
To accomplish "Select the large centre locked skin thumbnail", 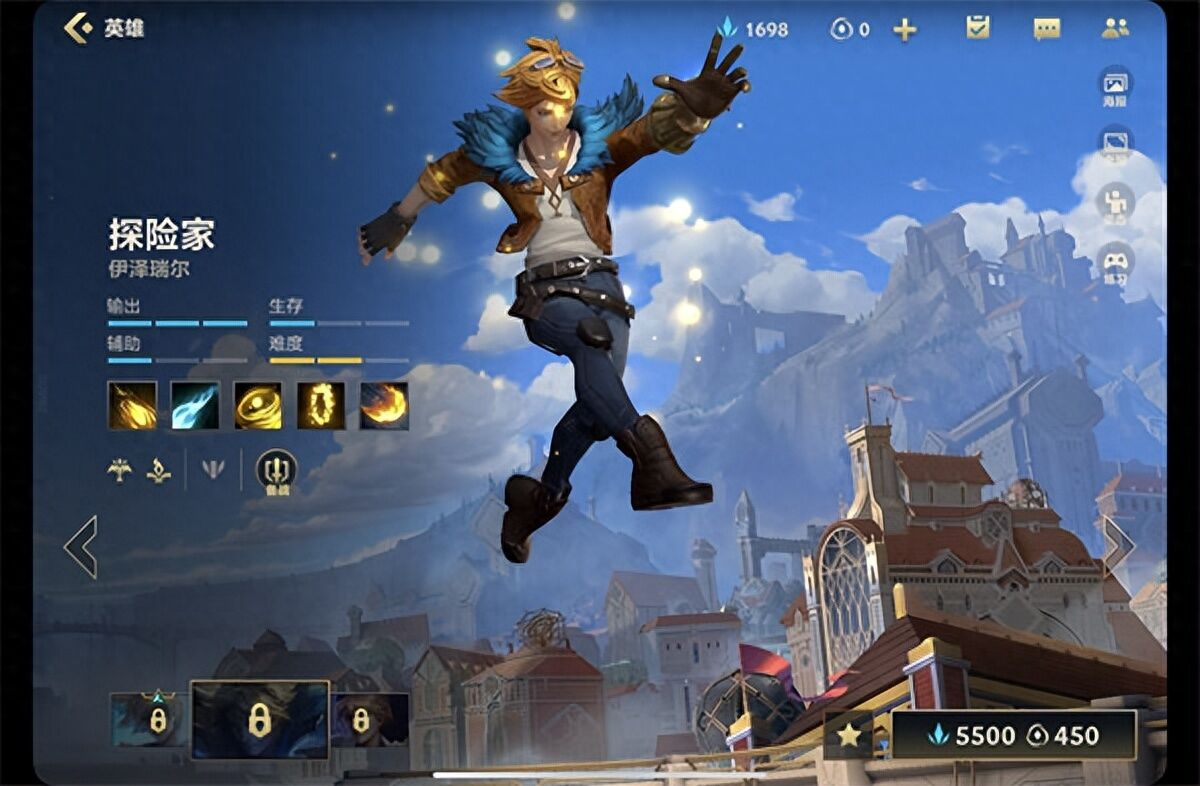I will coord(259,720).
